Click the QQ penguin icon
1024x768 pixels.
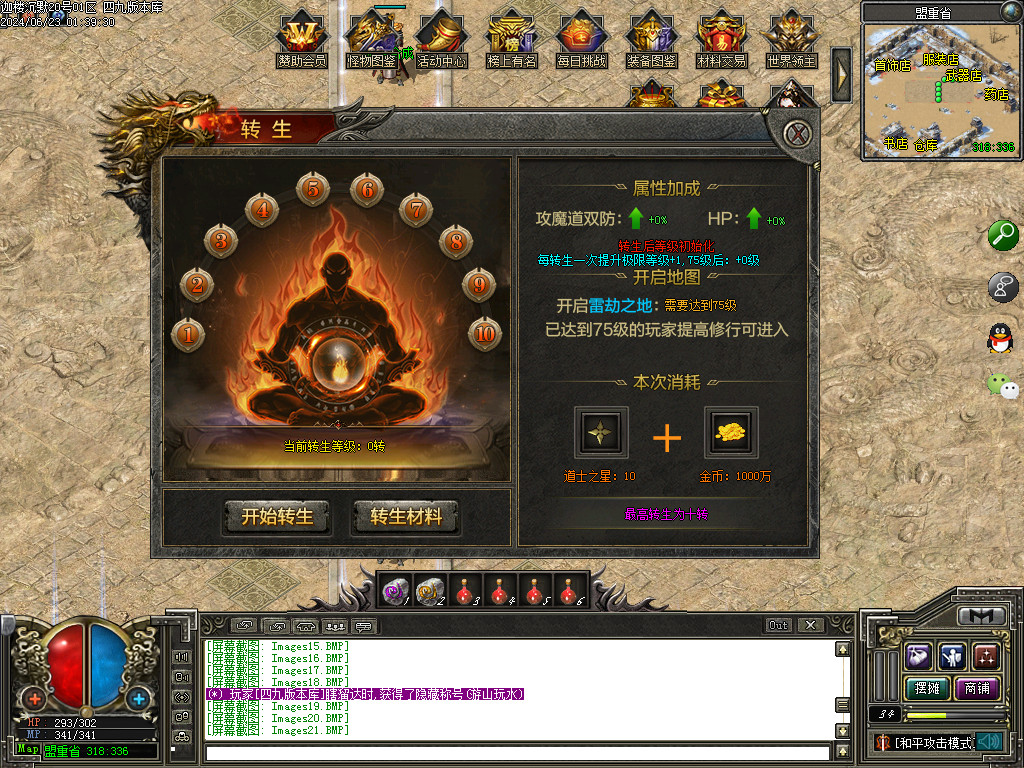click(1000, 338)
